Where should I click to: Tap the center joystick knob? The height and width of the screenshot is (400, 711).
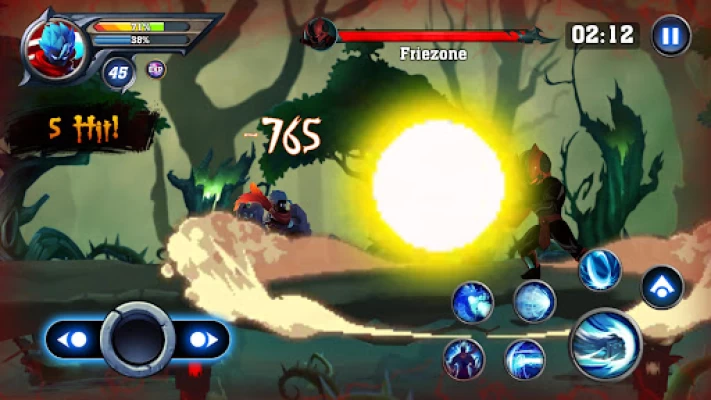pos(137,340)
